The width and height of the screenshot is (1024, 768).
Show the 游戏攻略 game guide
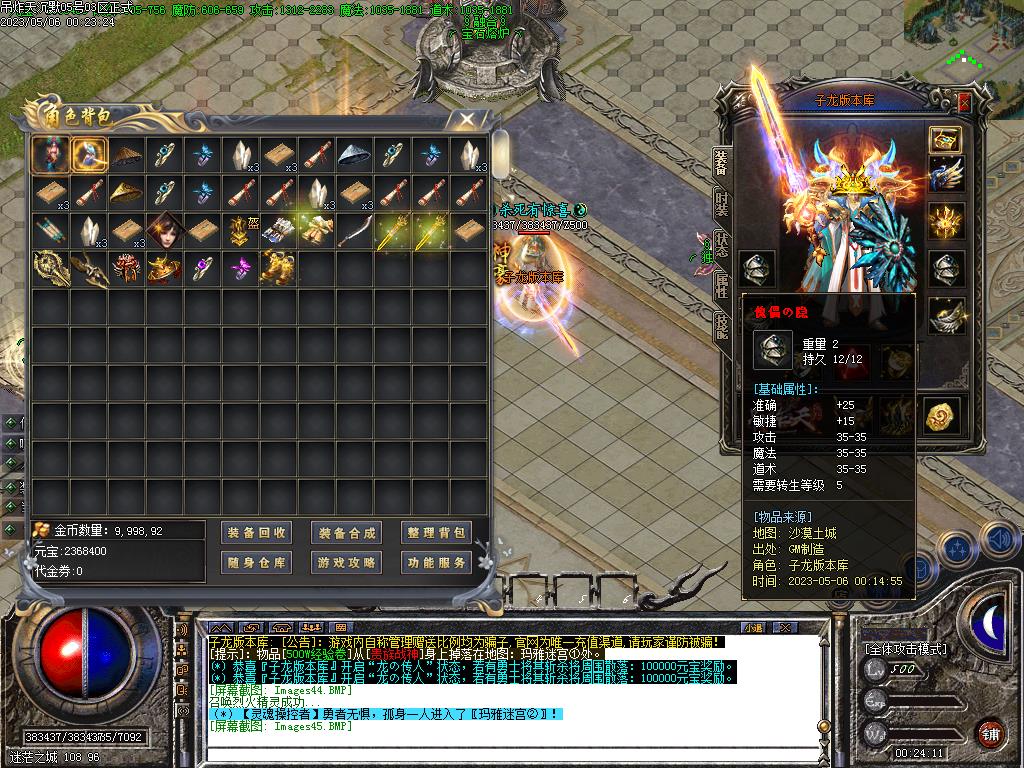(347, 563)
